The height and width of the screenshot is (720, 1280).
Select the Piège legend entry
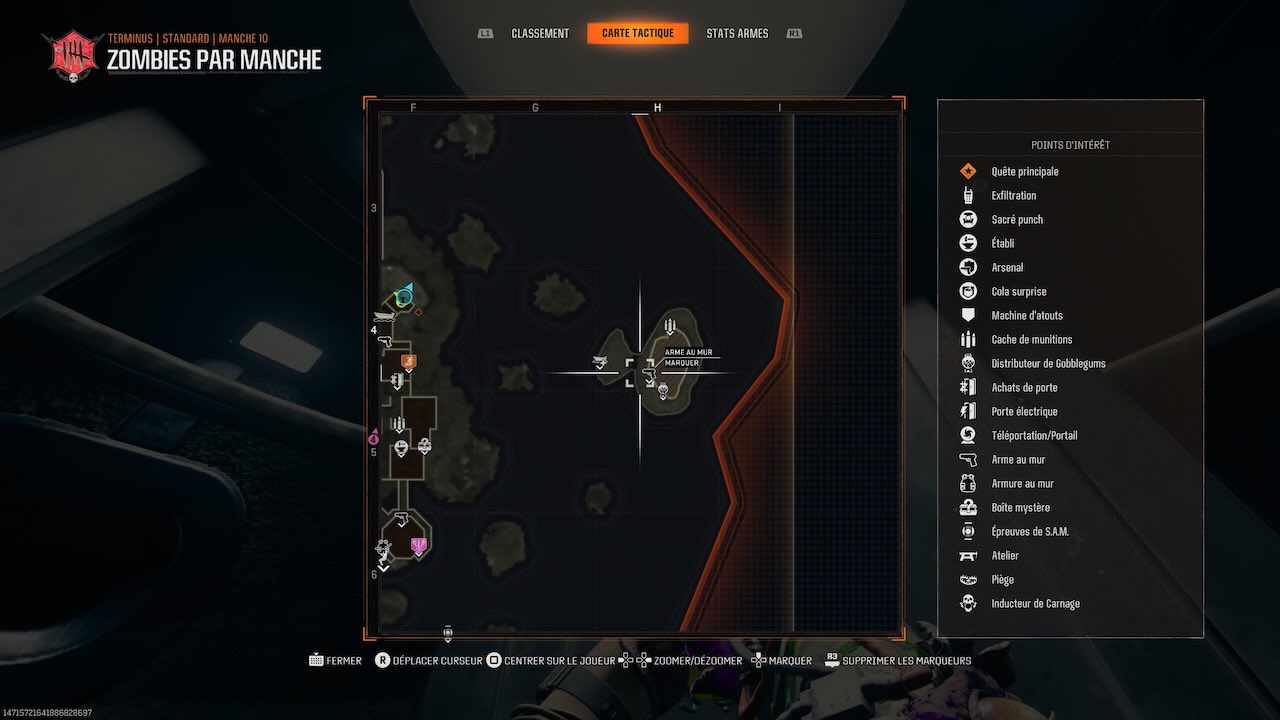(x=1002, y=579)
